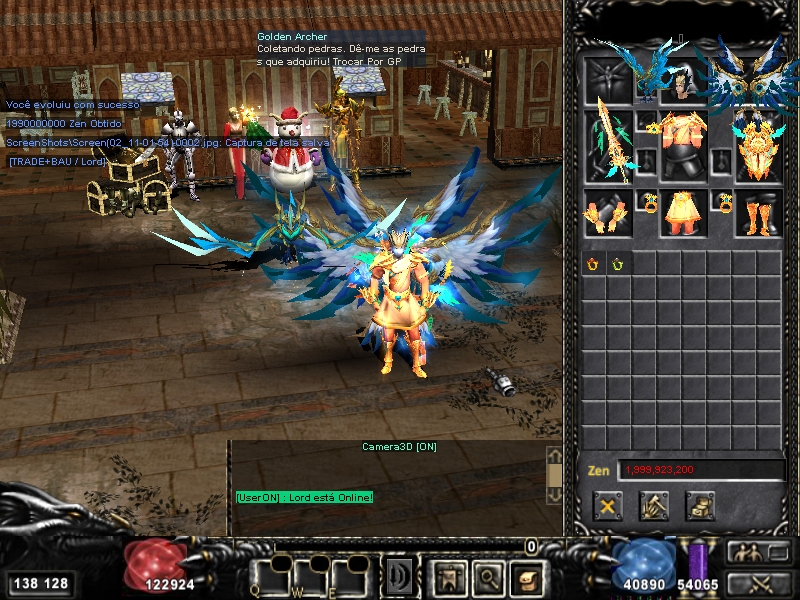This screenshot has height=600, width=800.
Task: Click the magnifying glass button
Action: pyautogui.click(x=486, y=577)
